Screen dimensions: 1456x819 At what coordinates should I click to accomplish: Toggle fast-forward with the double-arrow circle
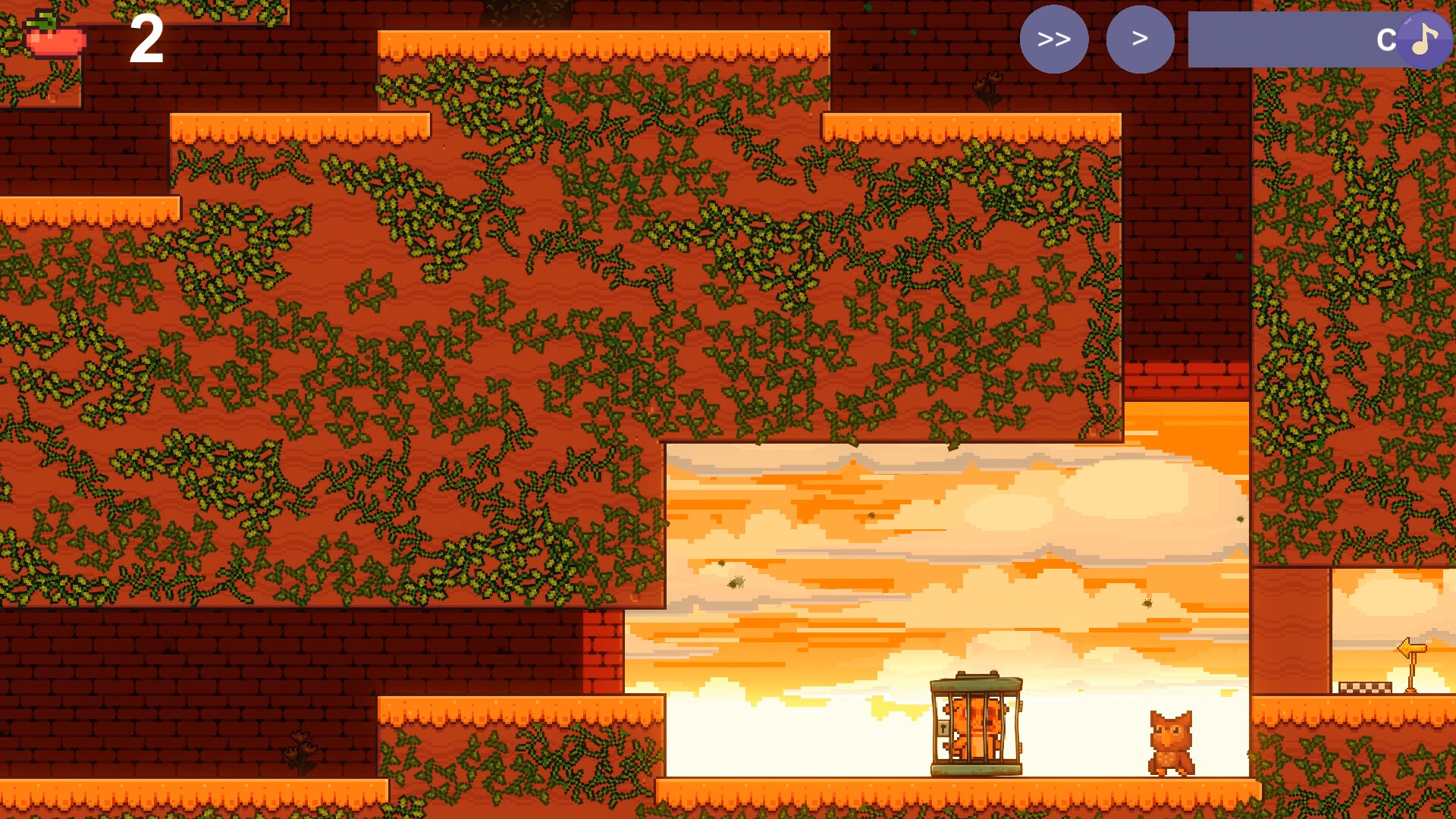[x=1055, y=39]
